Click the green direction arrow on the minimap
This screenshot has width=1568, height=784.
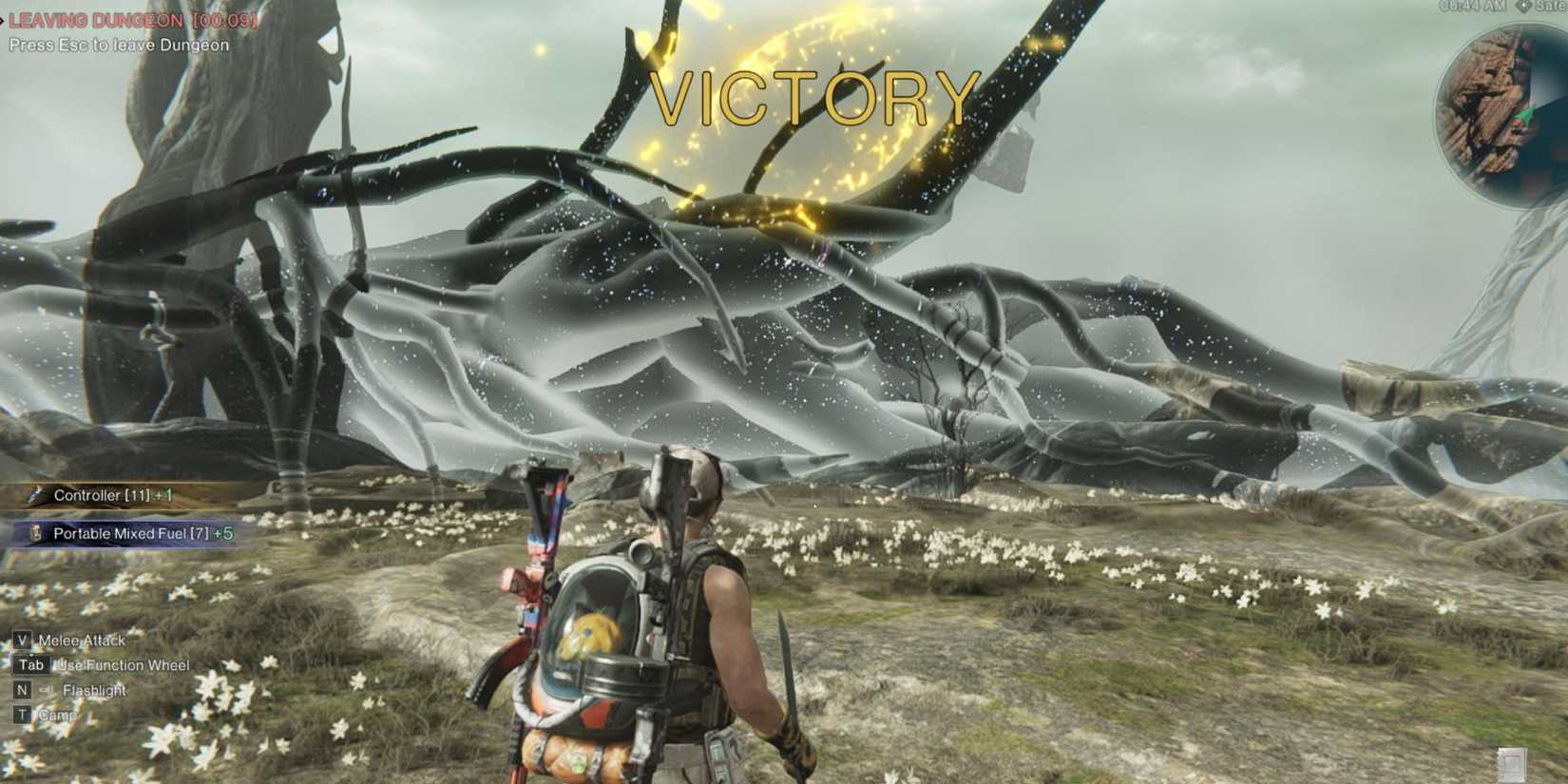click(x=1526, y=116)
